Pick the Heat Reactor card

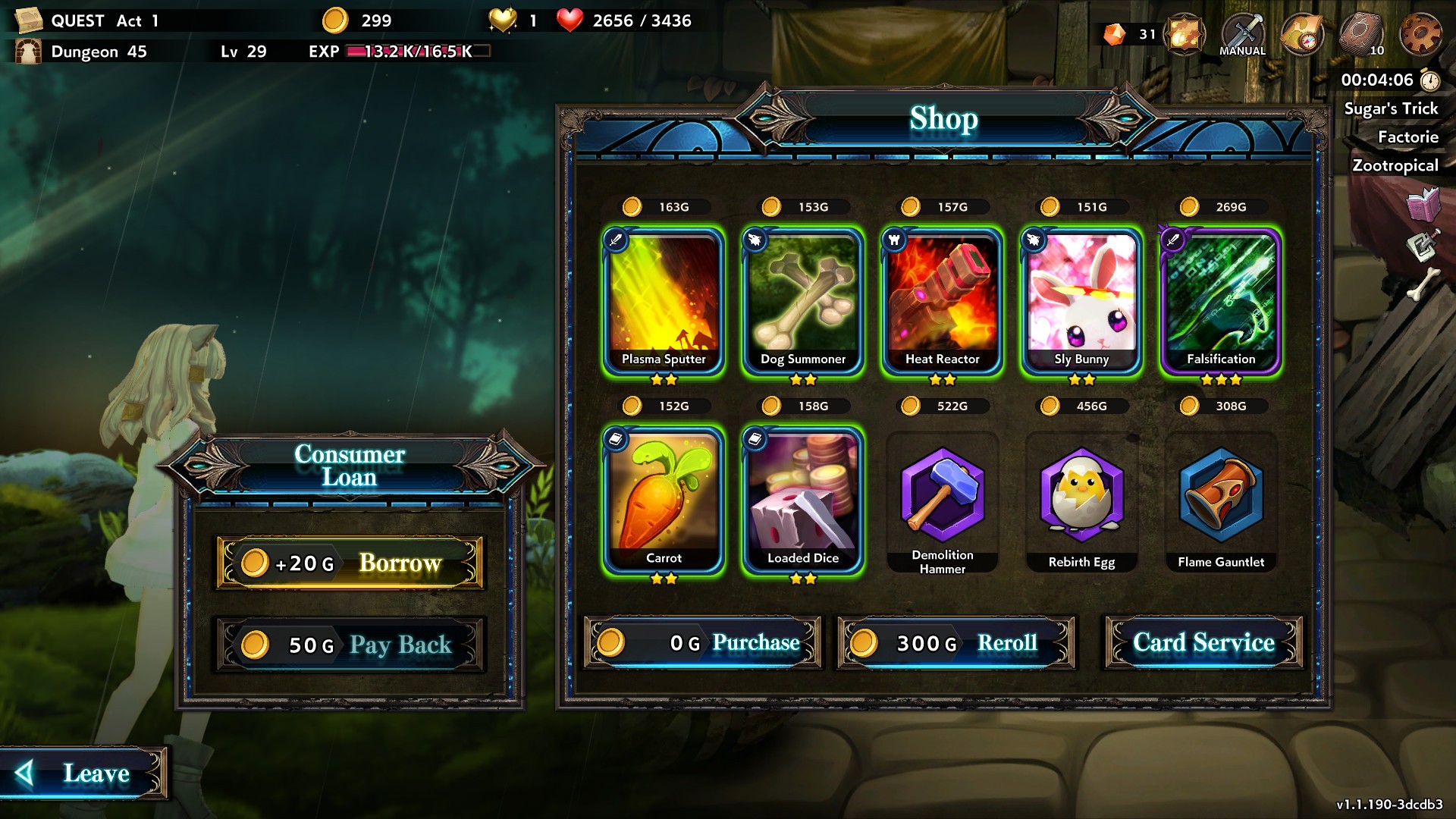943,301
